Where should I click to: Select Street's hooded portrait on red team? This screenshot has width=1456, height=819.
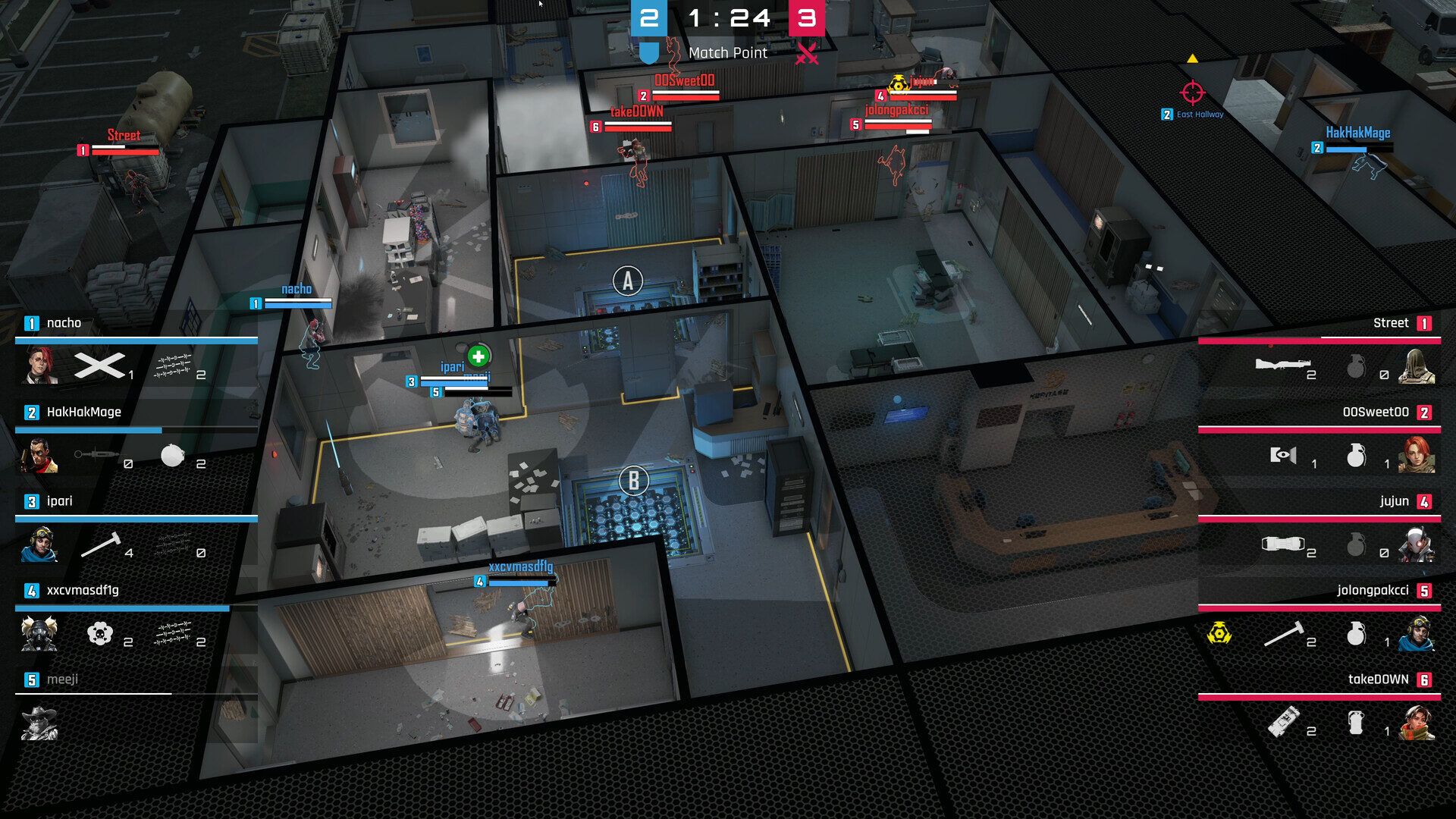tap(1417, 366)
